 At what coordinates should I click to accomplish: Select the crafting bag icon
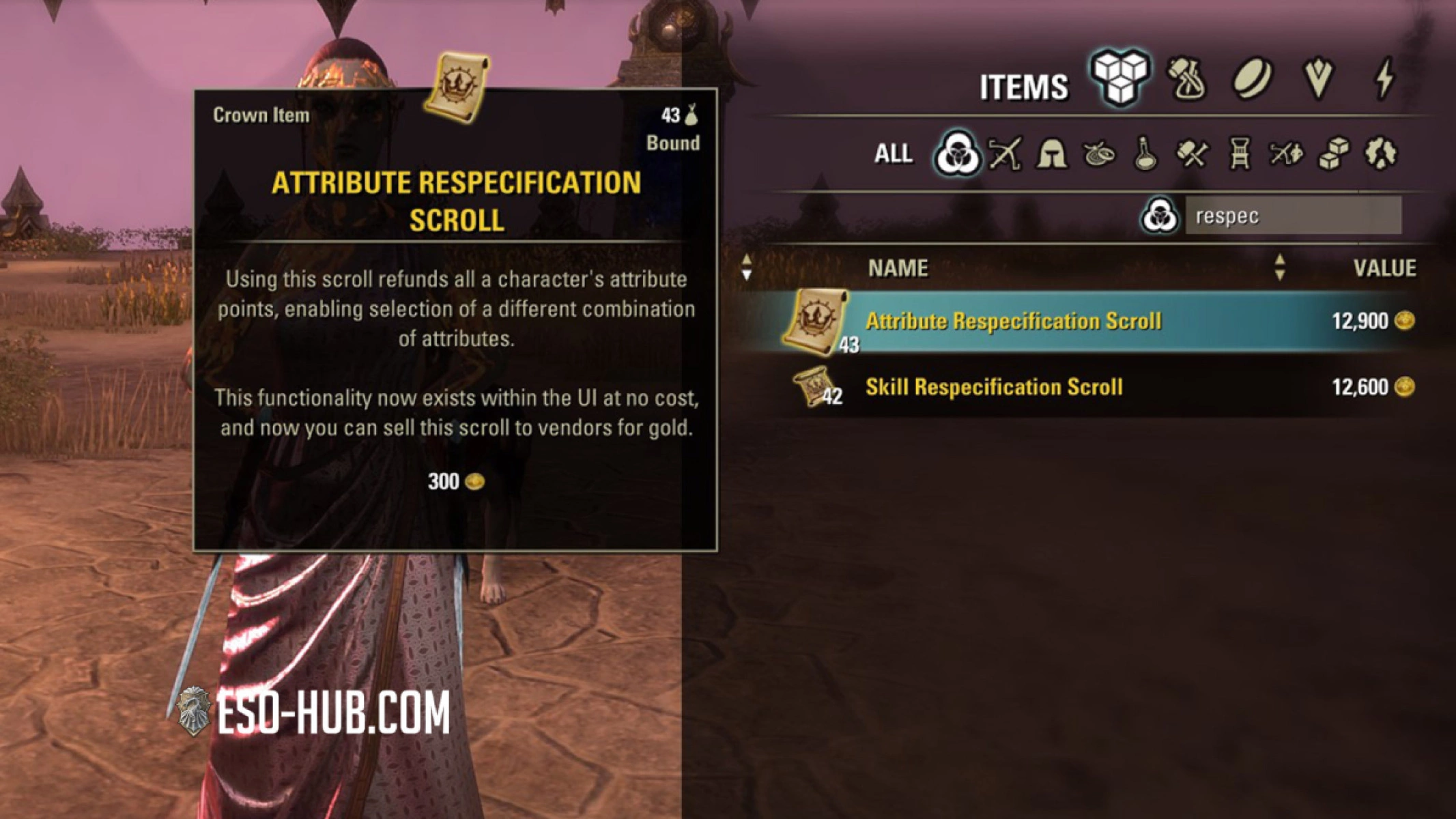point(1186,82)
